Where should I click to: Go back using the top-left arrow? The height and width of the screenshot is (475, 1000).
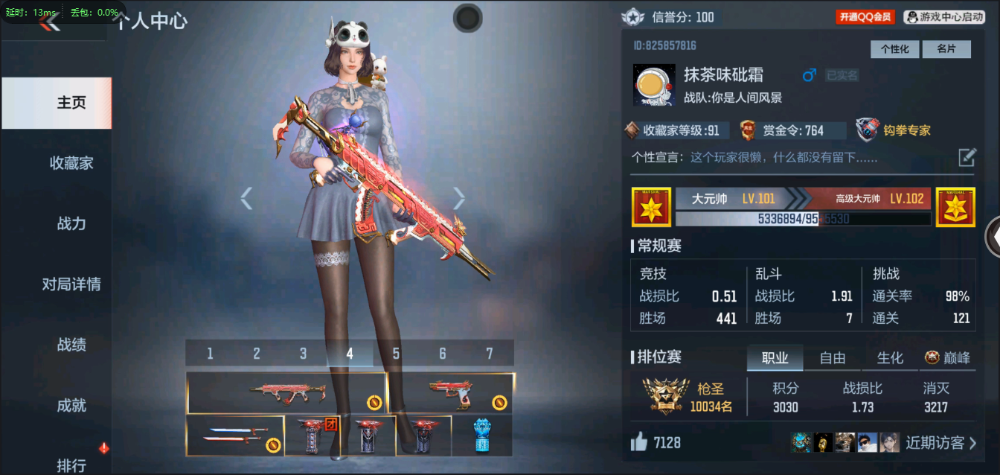[x=48, y=23]
